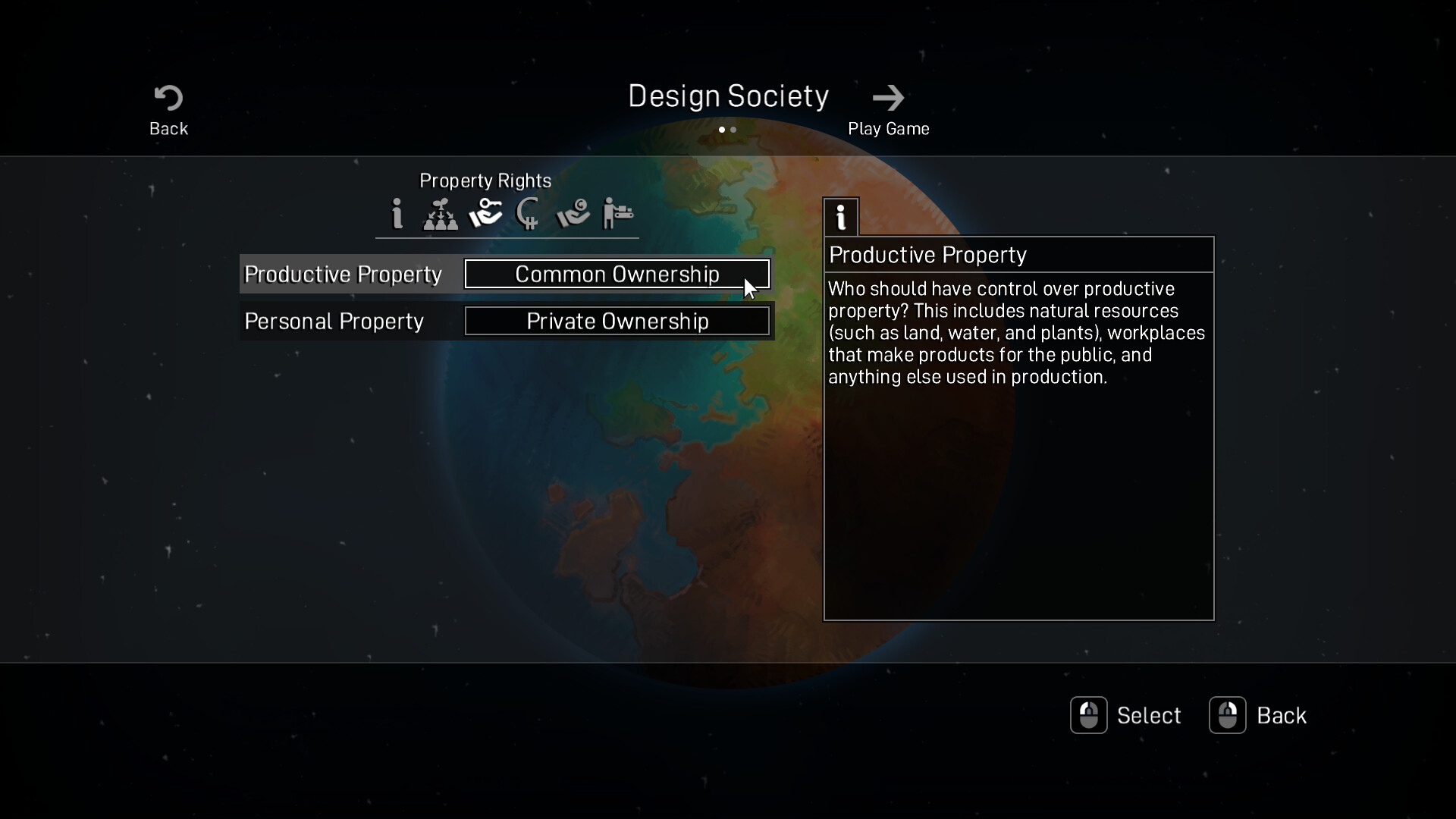The height and width of the screenshot is (819, 1456).
Task: Click the info icon on the Productive Property panel
Action: (x=840, y=217)
